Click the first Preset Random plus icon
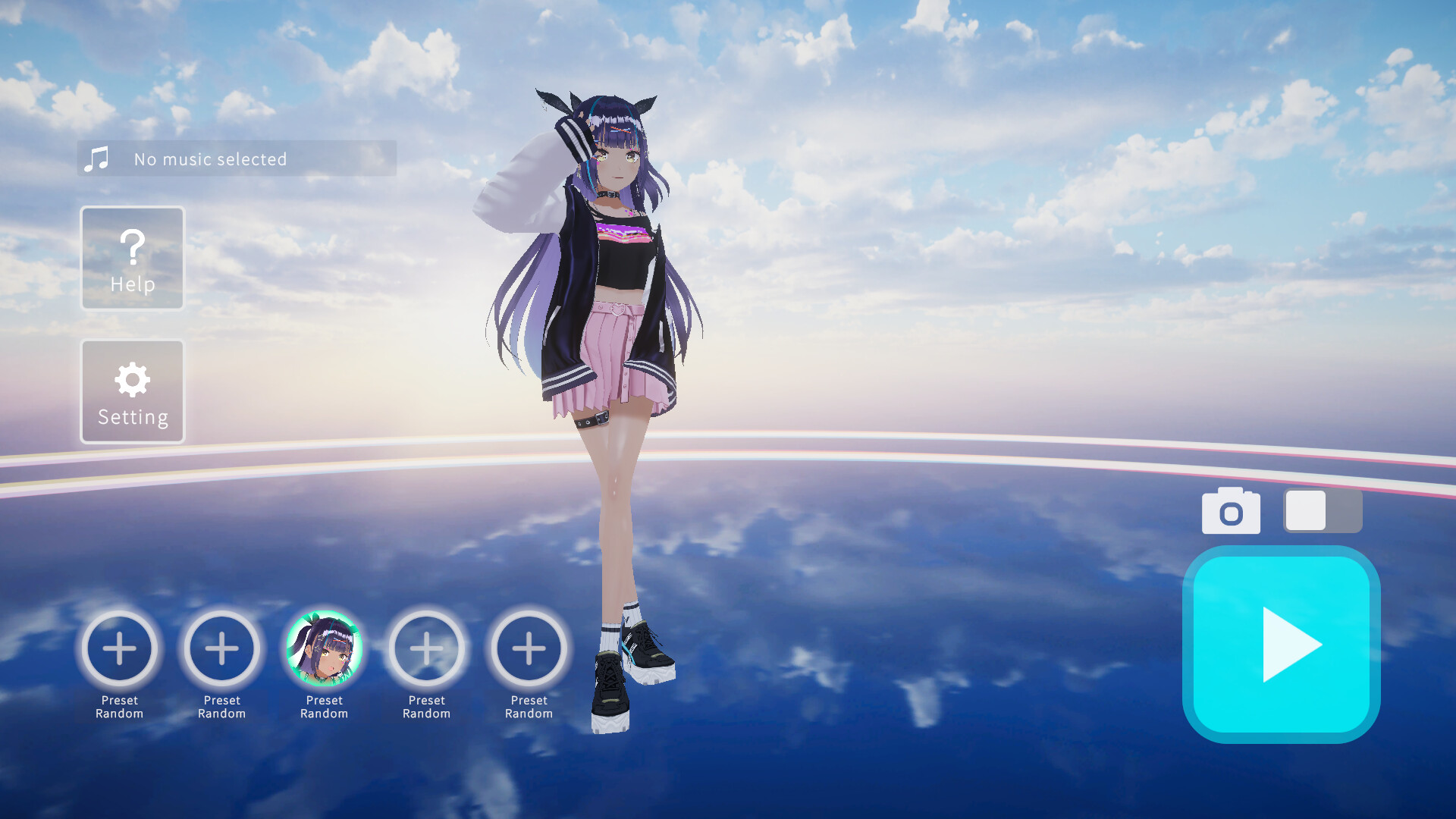Viewport: 1456px width, 819px height. point(119,649)
